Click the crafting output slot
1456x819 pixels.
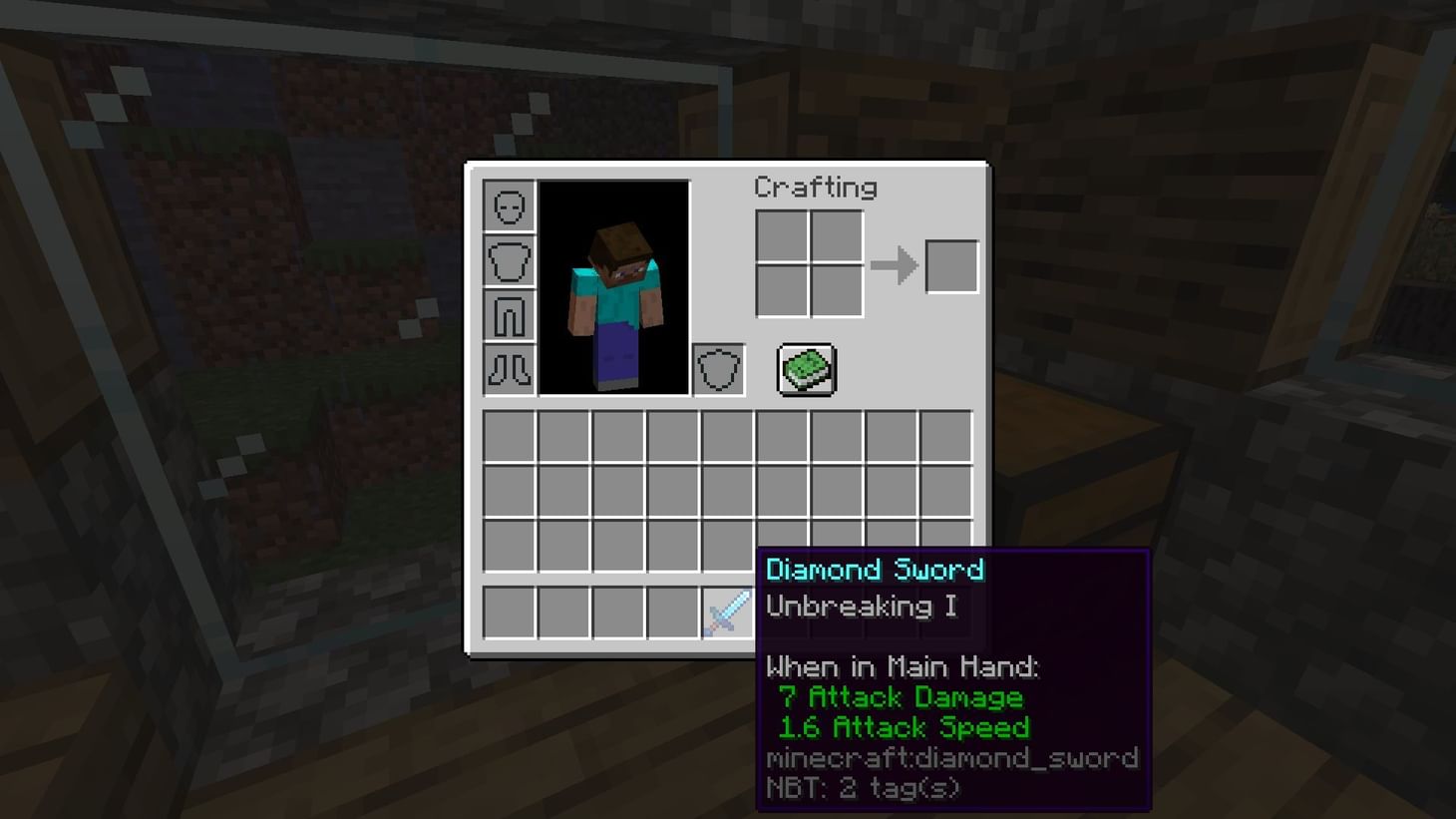coord(950,264)
